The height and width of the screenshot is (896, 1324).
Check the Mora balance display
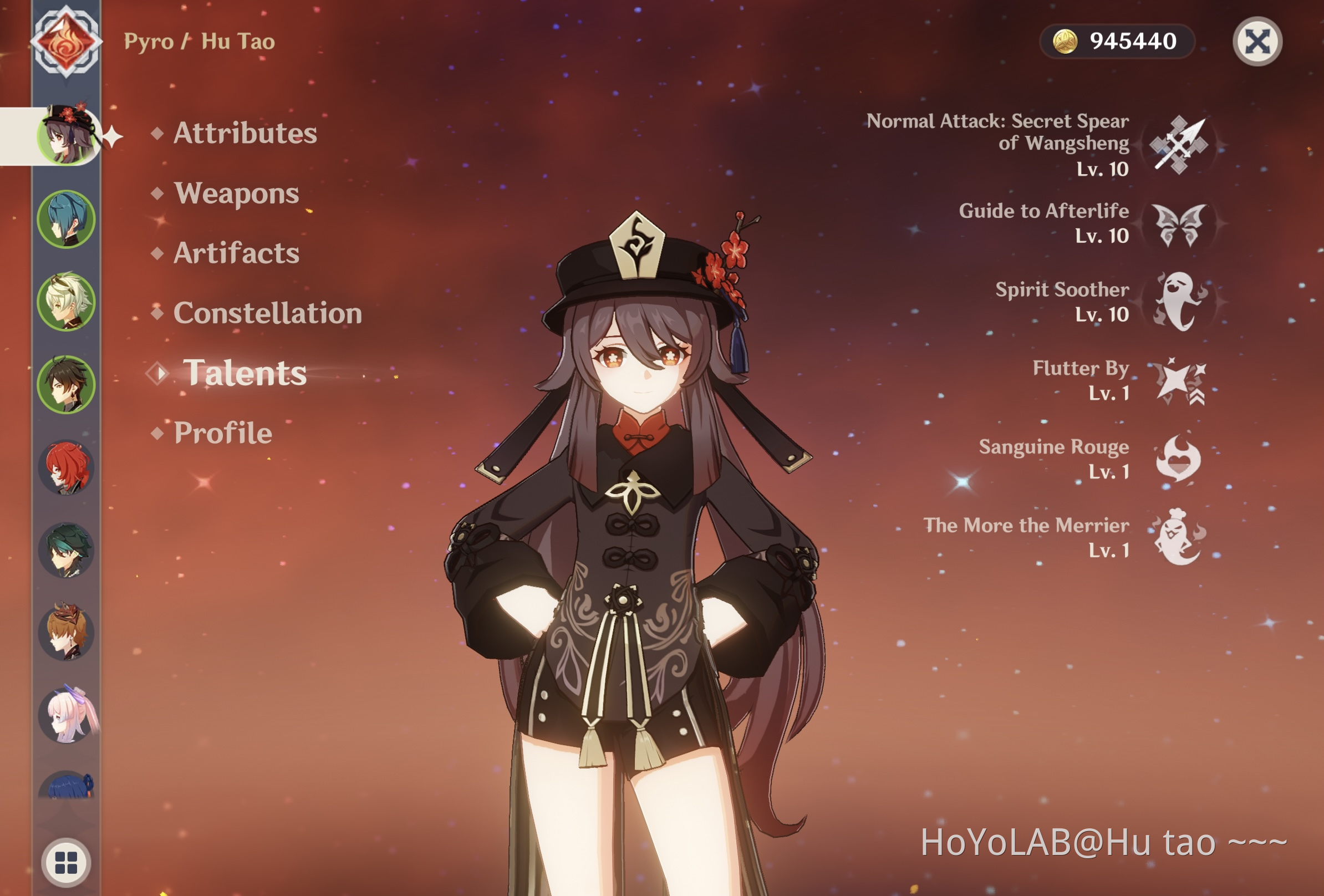(1117, 42)
